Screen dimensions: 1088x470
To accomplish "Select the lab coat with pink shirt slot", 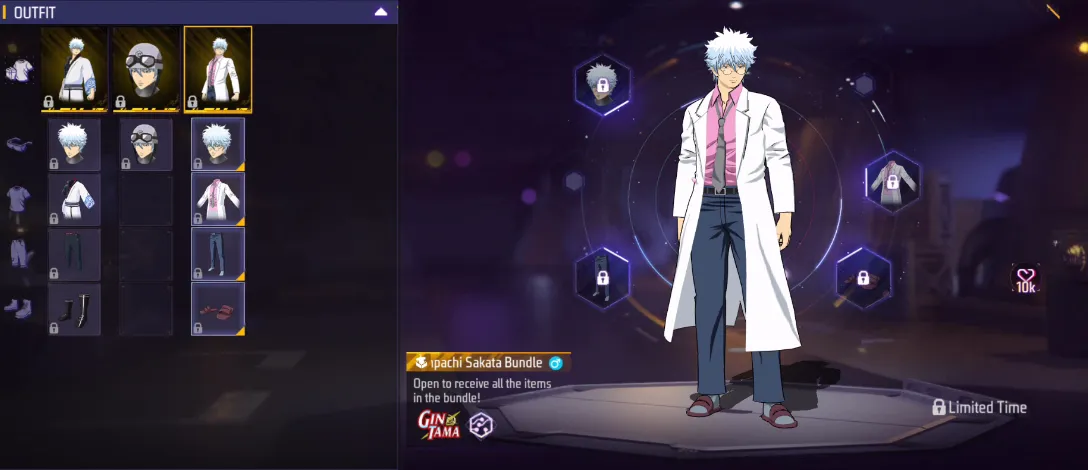I will [218, 198].
